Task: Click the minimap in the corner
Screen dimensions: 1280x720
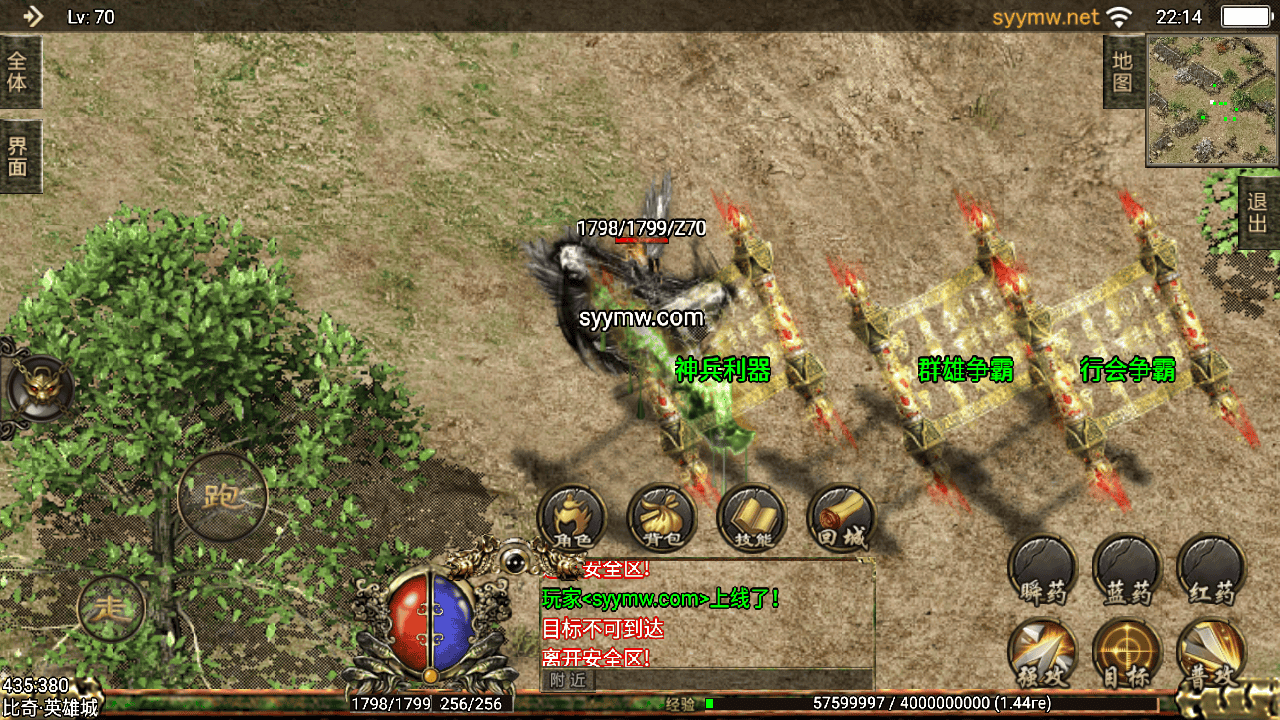Action: [x=1212, y=100]
